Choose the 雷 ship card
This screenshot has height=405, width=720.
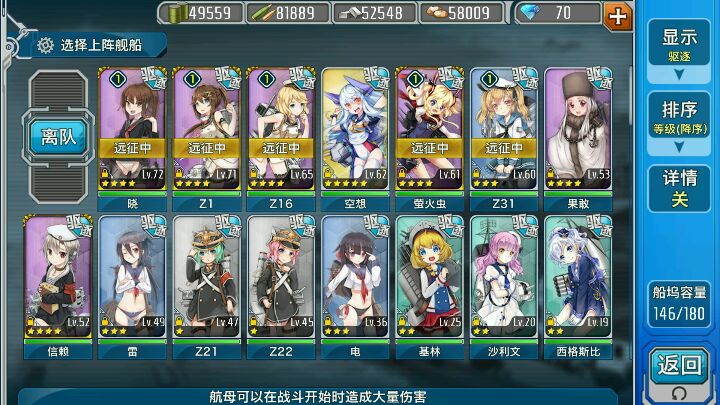(x=133, y=278)
